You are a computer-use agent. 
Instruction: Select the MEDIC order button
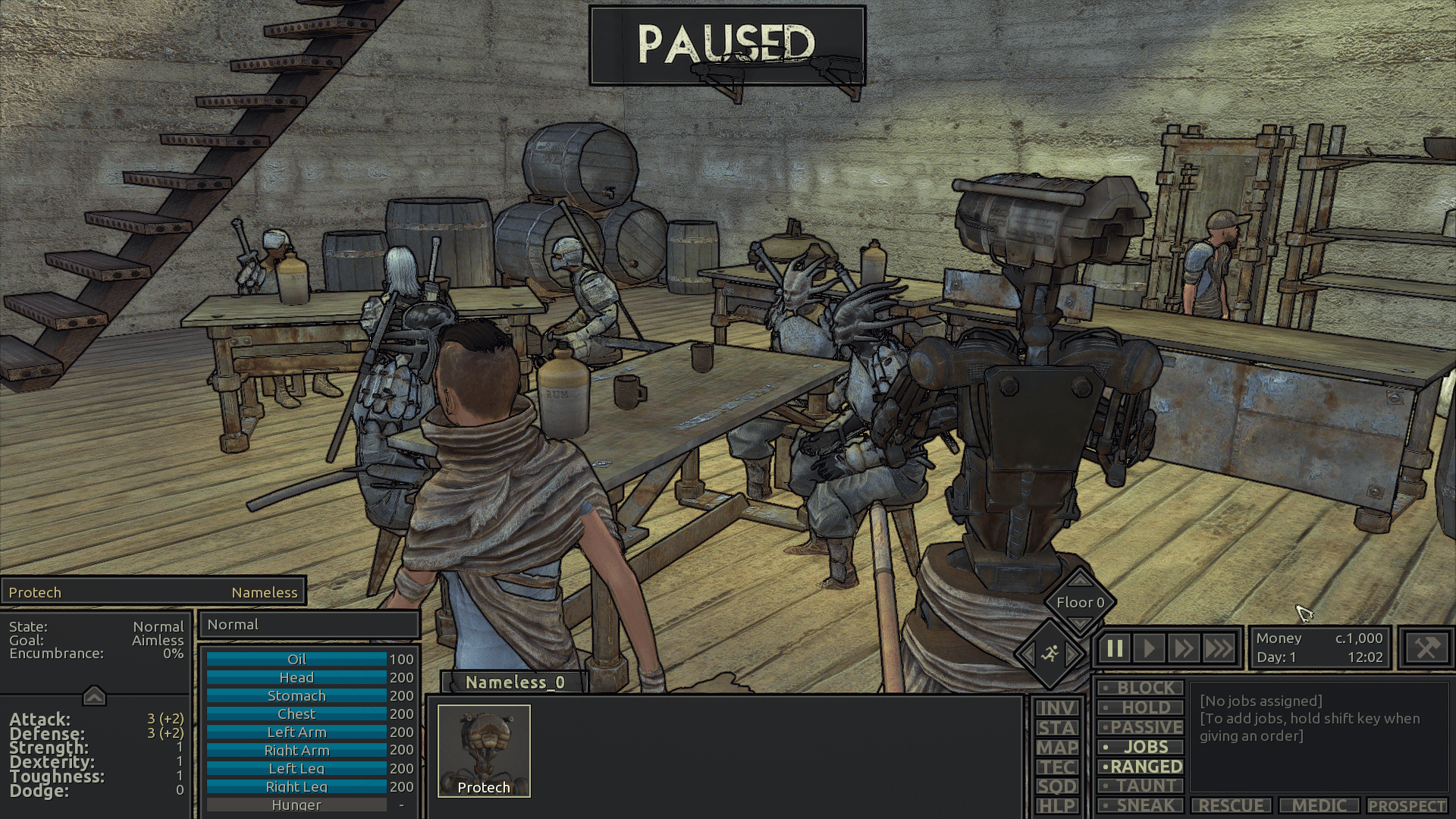[x=1319, y=805]
